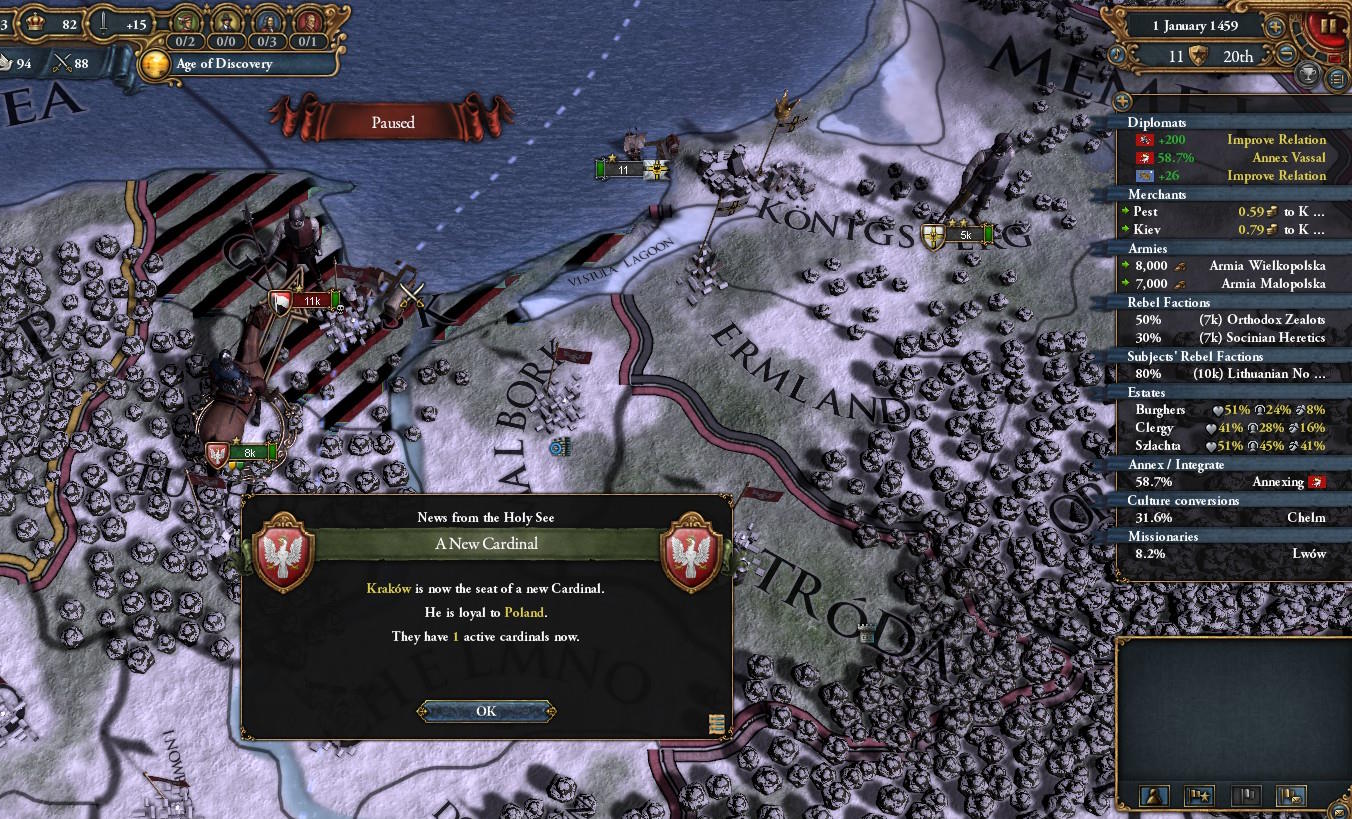Select the 8k Polish army unit badge
Image resolution: width=1352 pixels, height=819 pixels.
247,453
